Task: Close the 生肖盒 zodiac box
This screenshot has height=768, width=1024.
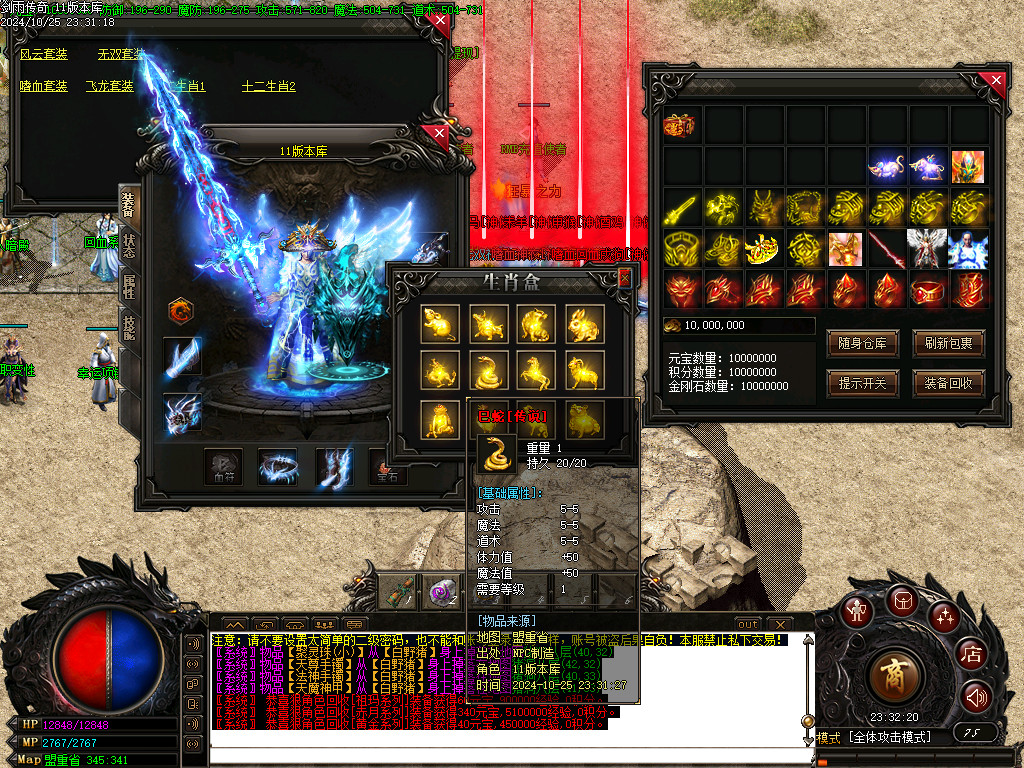Action: click(x=625, y=278)
